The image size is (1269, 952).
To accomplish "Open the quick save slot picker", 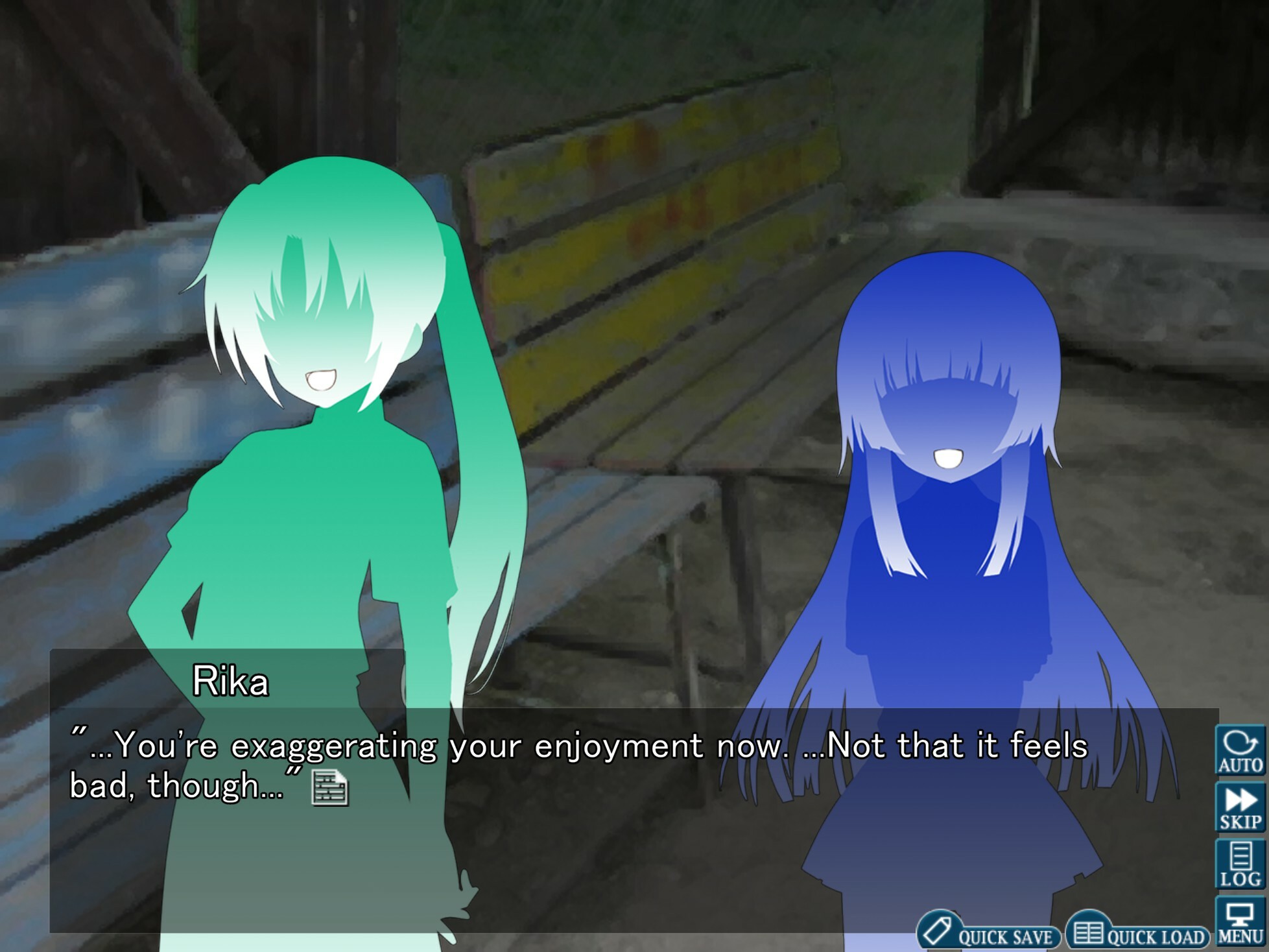I will point(979,933).
